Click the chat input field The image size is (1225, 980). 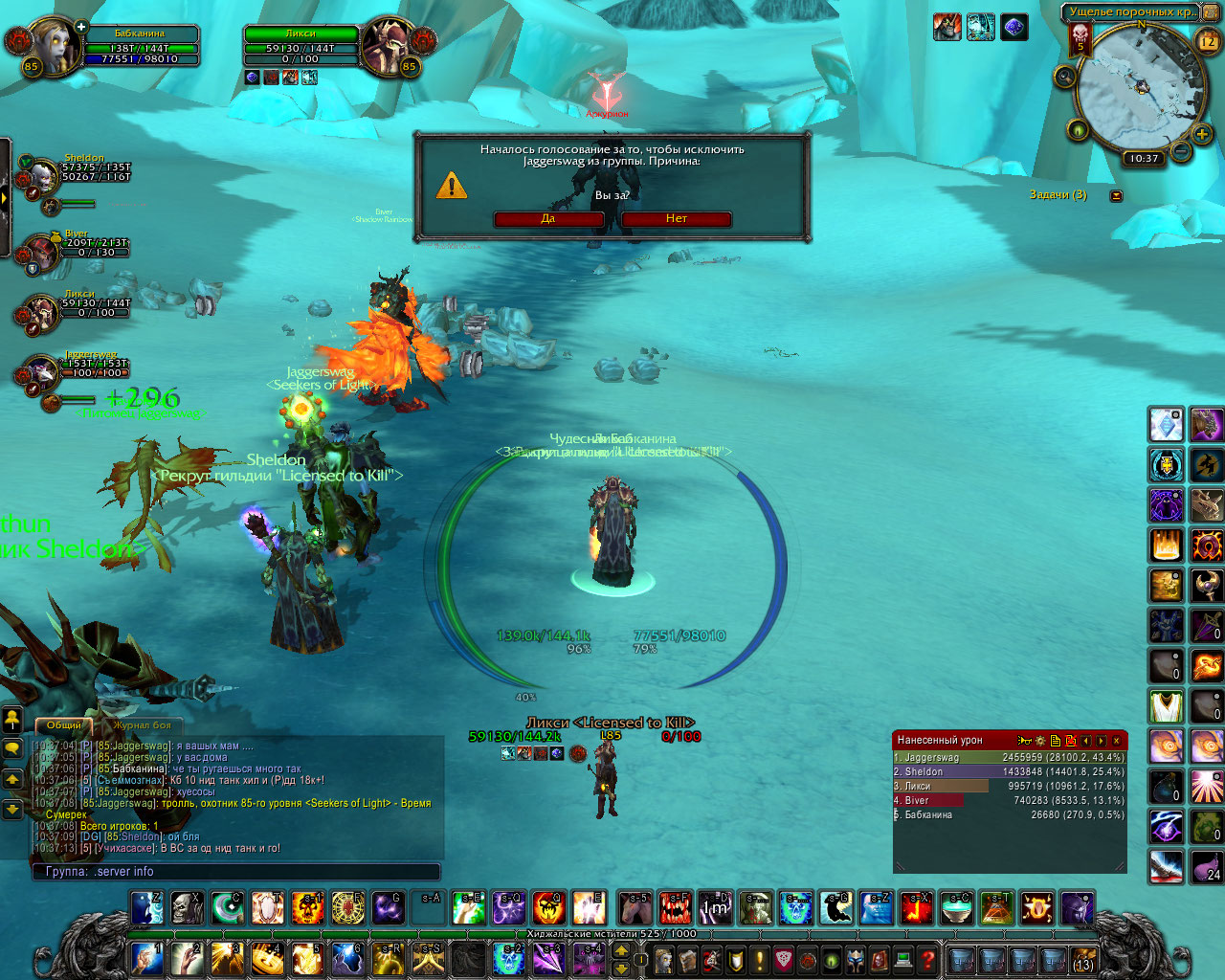coord(237,872)
